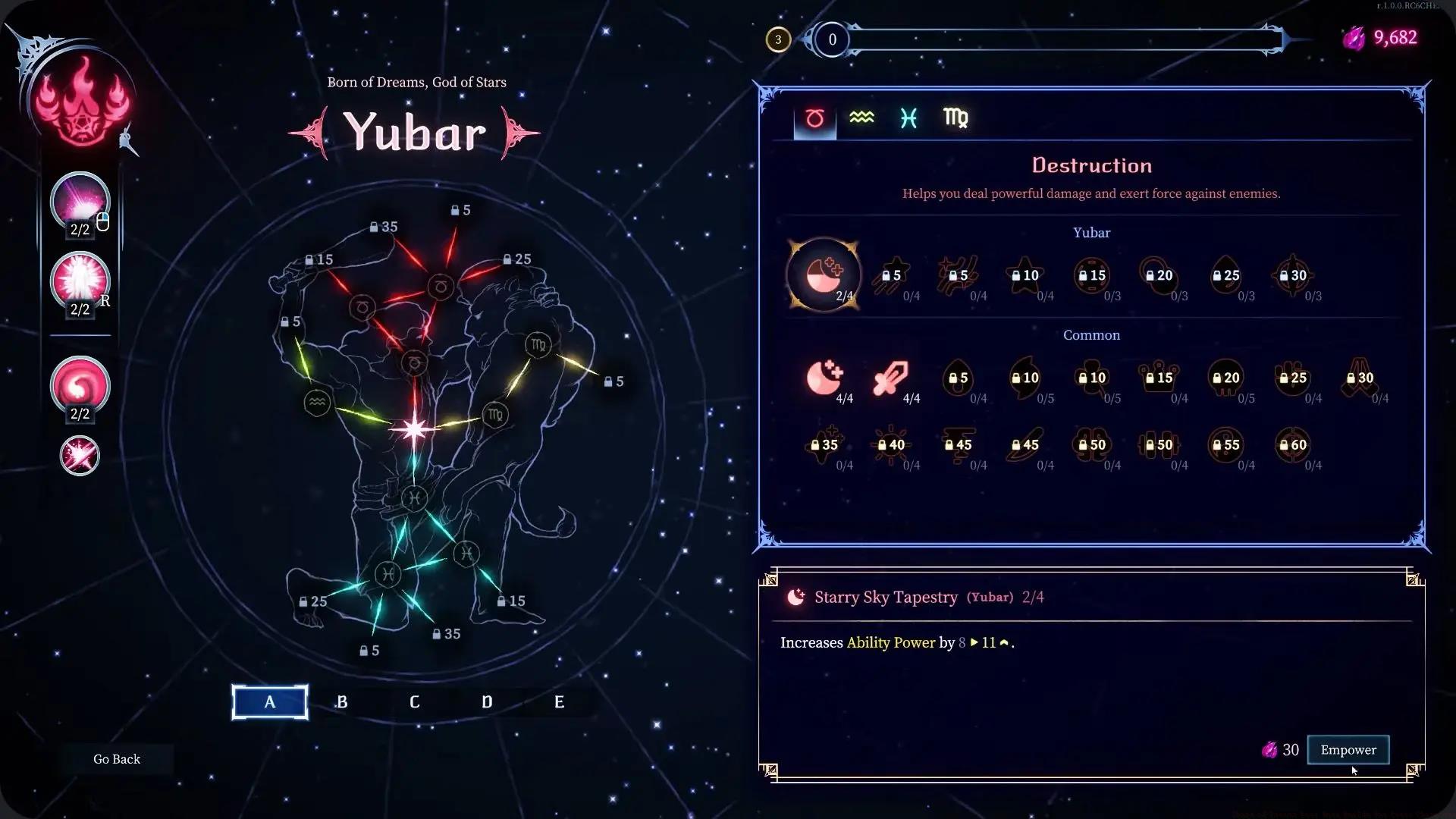Switch to loadout preset D
The width and height of the screenshot is (1456, 819).
tap(487, 702)
